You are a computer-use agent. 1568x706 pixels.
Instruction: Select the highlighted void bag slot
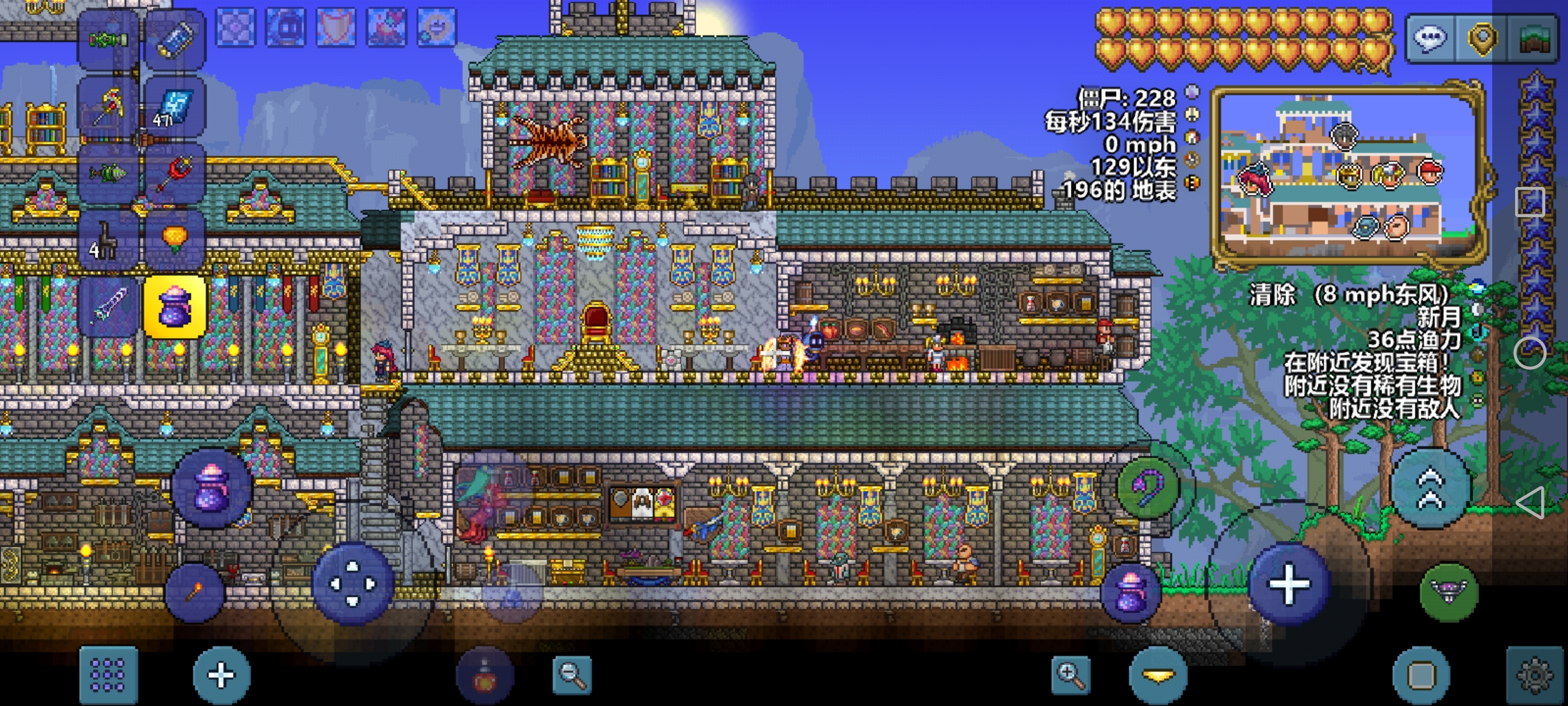pyautogui.click(x=174, y=306)
